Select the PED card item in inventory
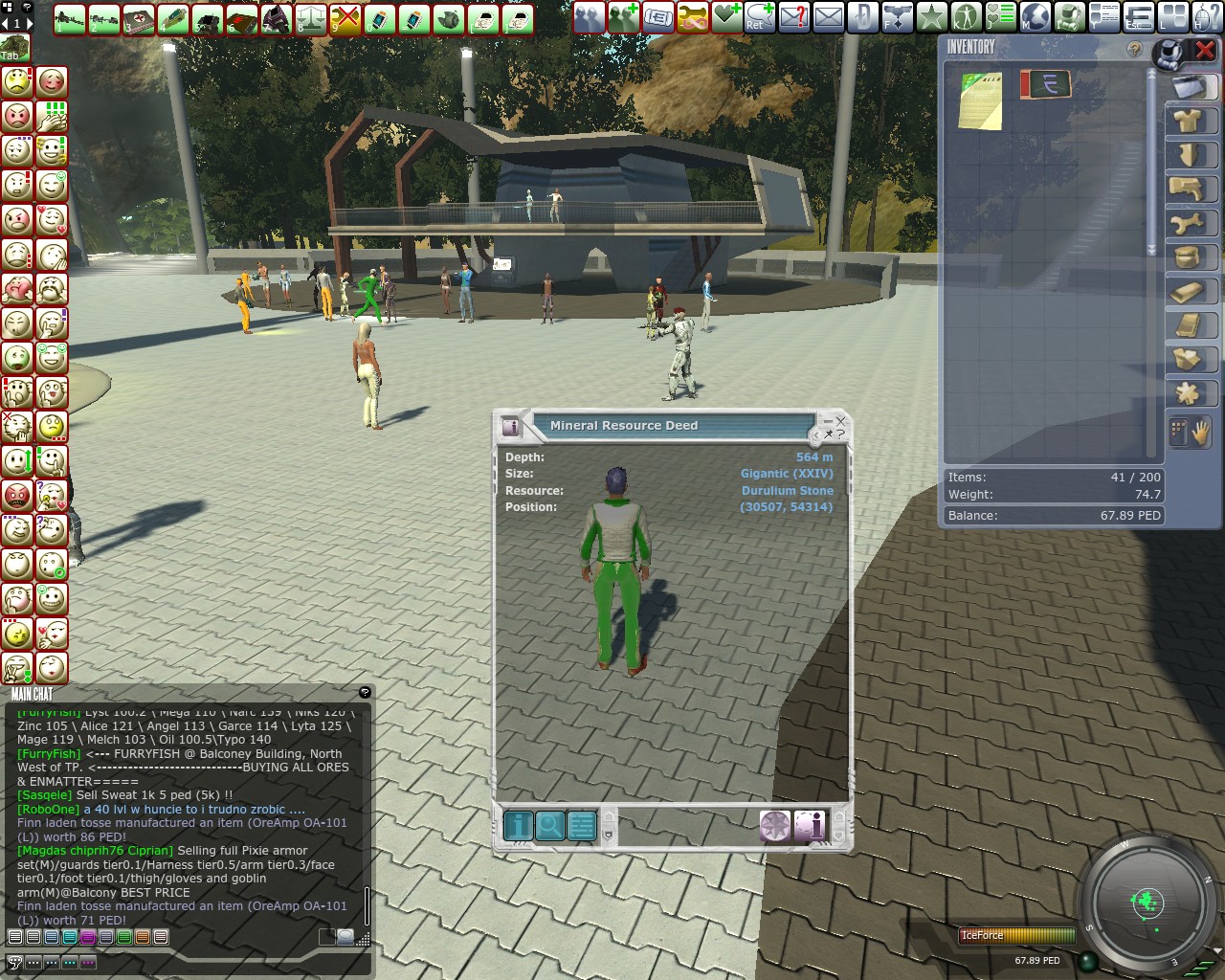This screenshot has height=980, width=1225. [1045, 85]
